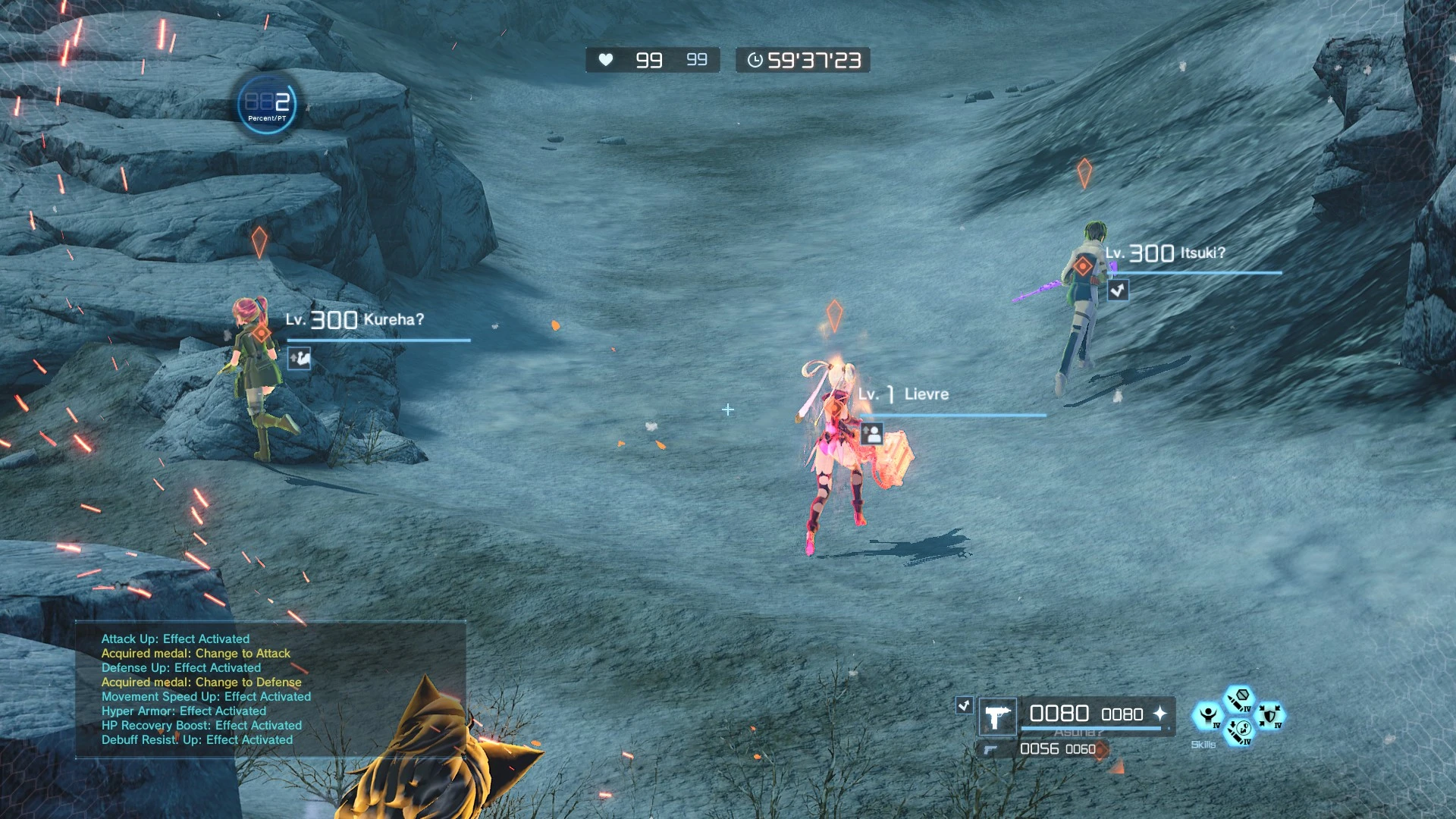Click the checkmark icon beside the weapon slot

[x=964, y=705]
